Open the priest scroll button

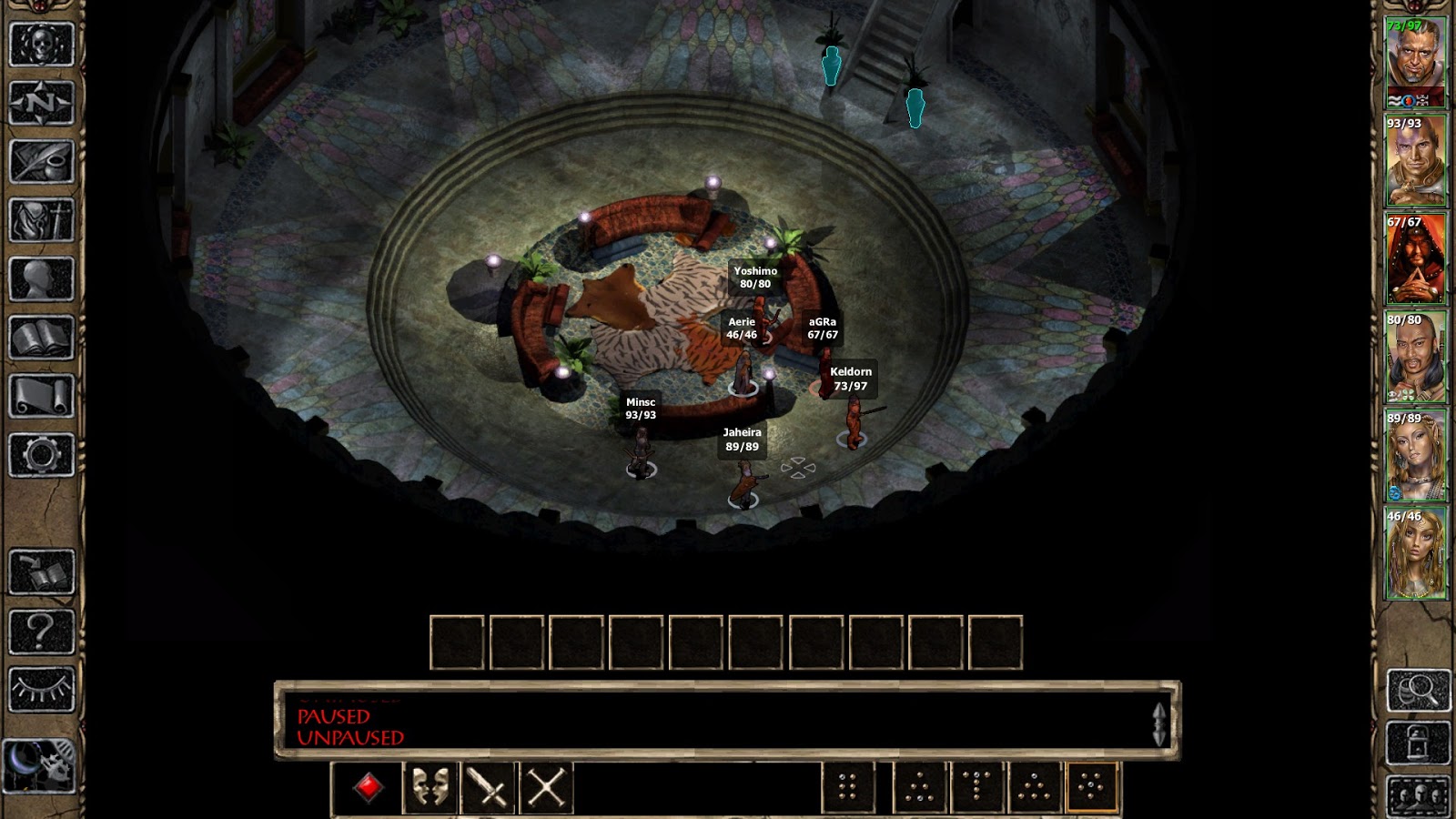pos(41,396)
